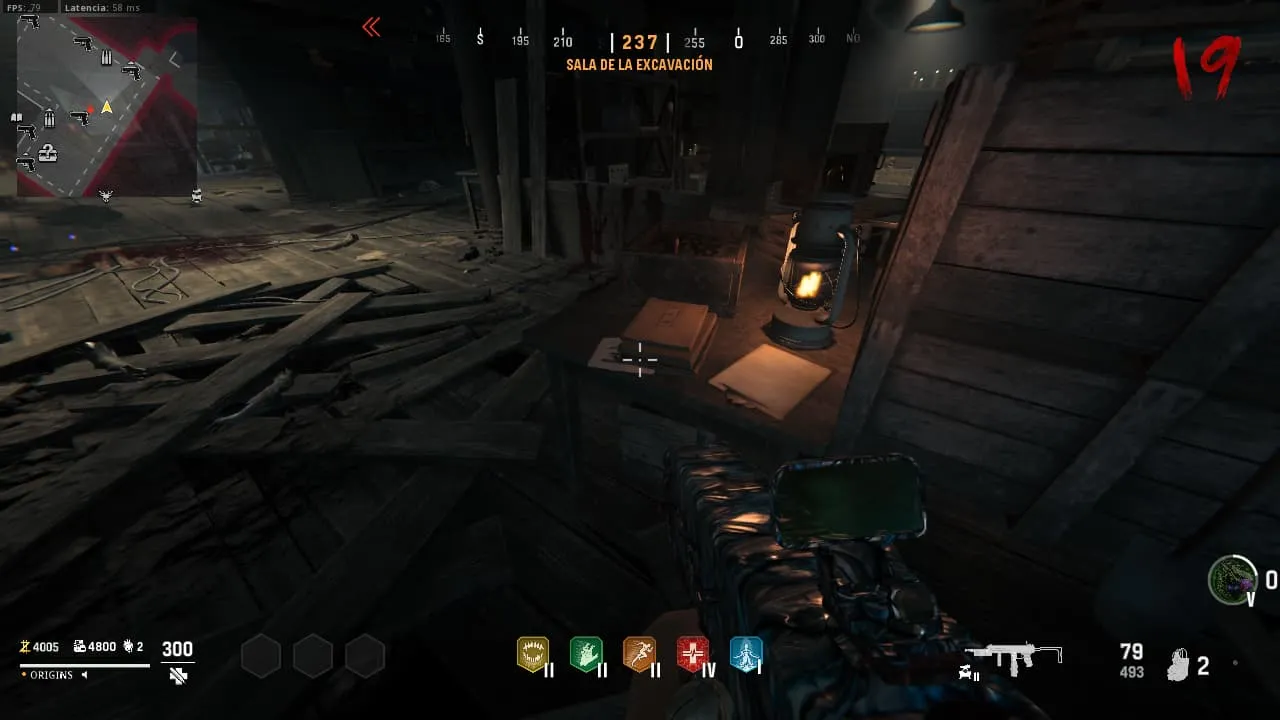Select the mystery box marker on minimap
Viewport: 1280px width, 720px height.
tap(47, 154)
